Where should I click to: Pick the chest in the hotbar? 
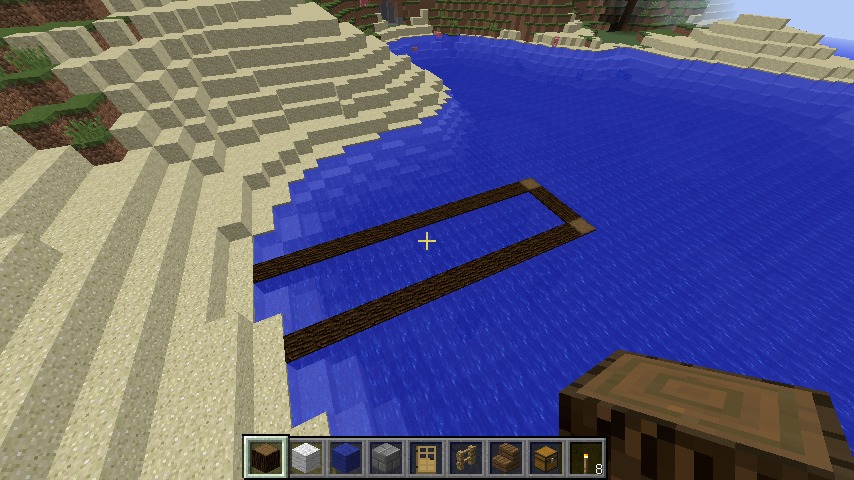tap(547, 458)
